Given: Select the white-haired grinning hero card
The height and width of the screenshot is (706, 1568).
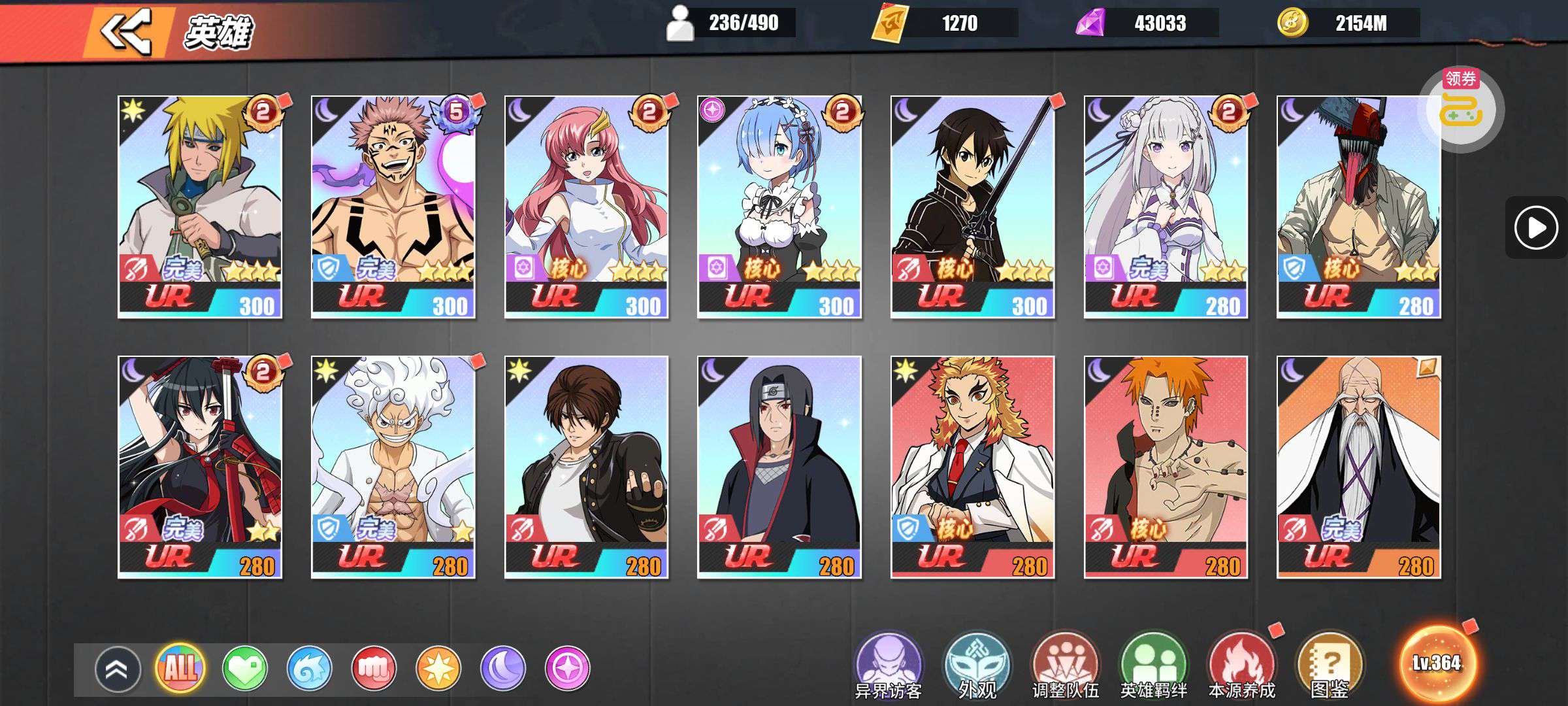Looking at the screenshot, I should 393,467.
